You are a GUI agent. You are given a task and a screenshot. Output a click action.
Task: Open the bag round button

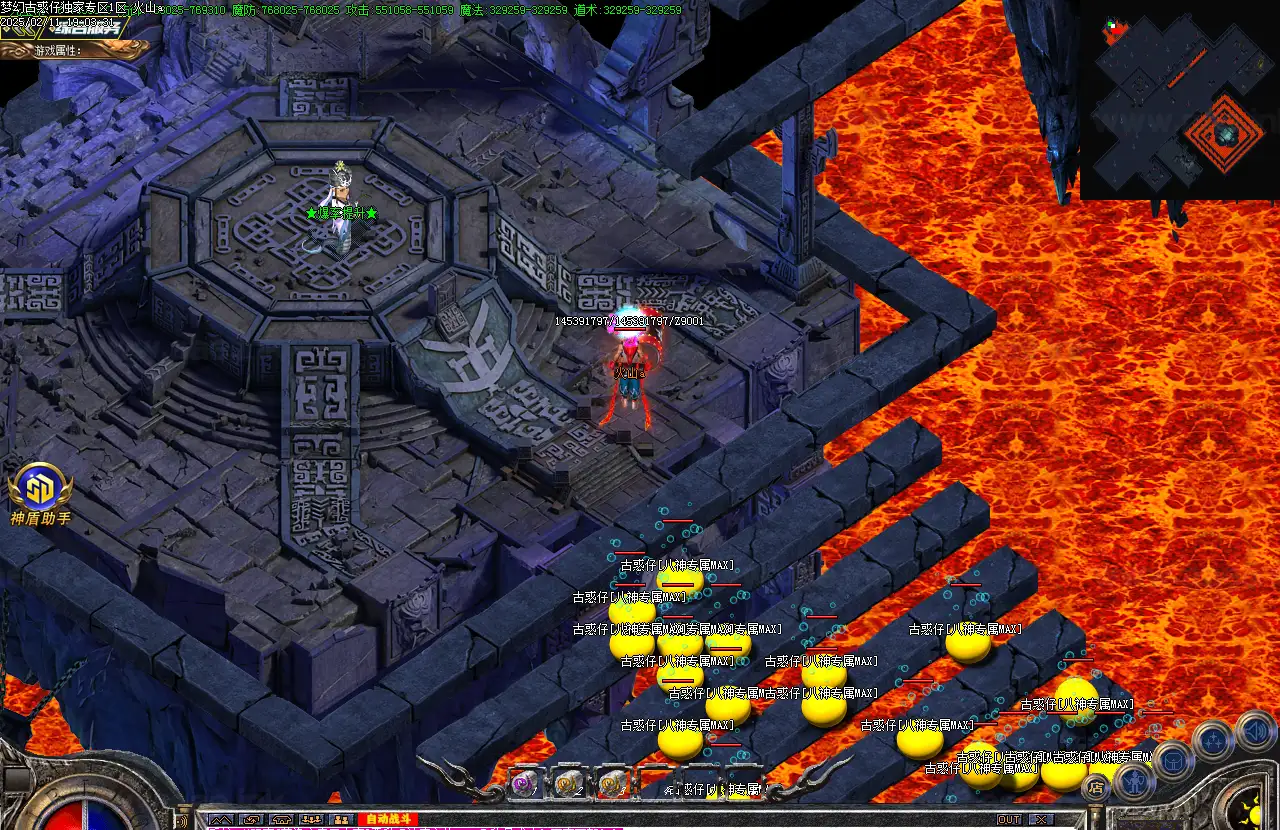[1174, 762]
